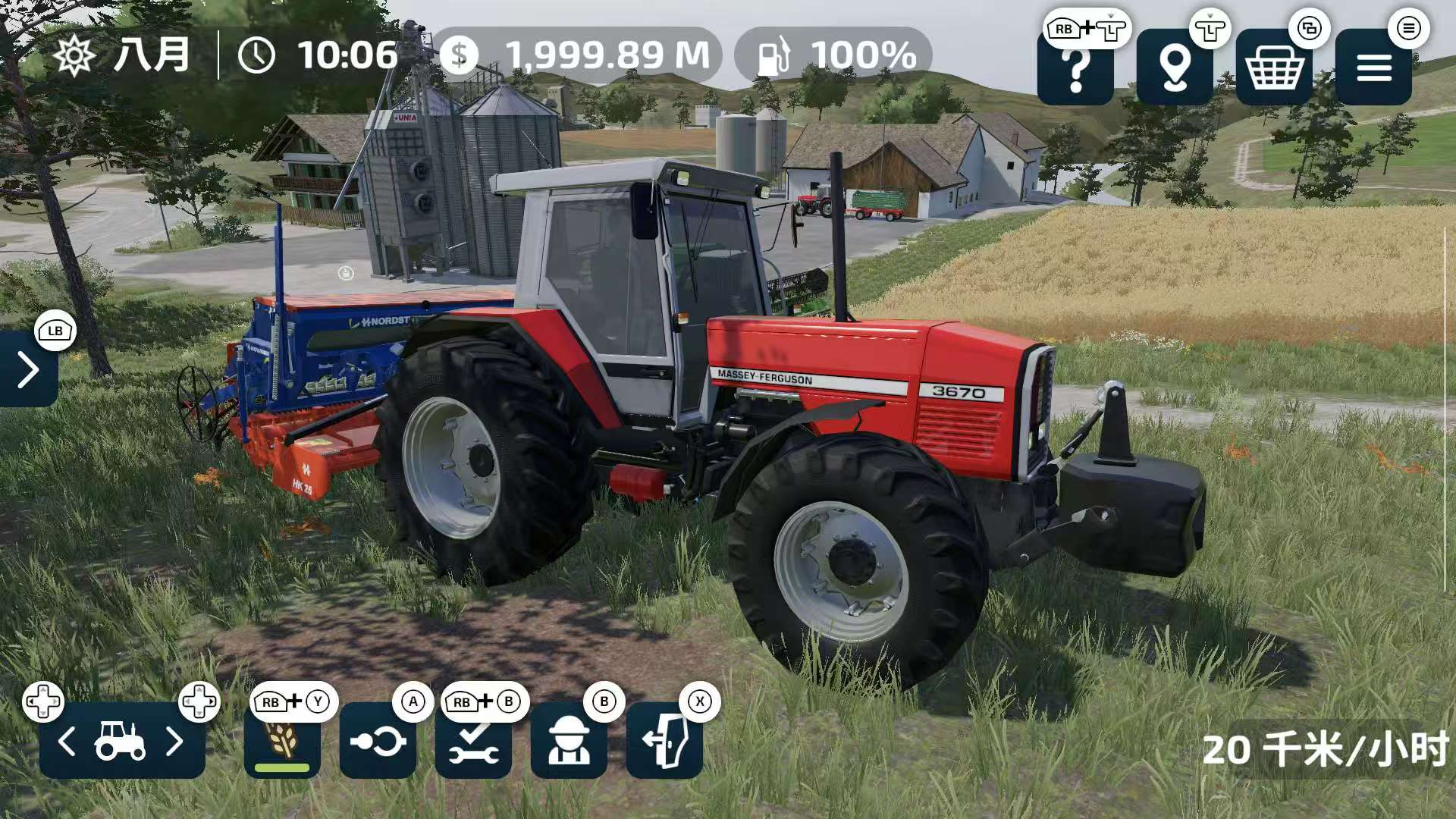Open the map with the location pin
Viewport: 1456px width, 819px height.
point(1174,69)
